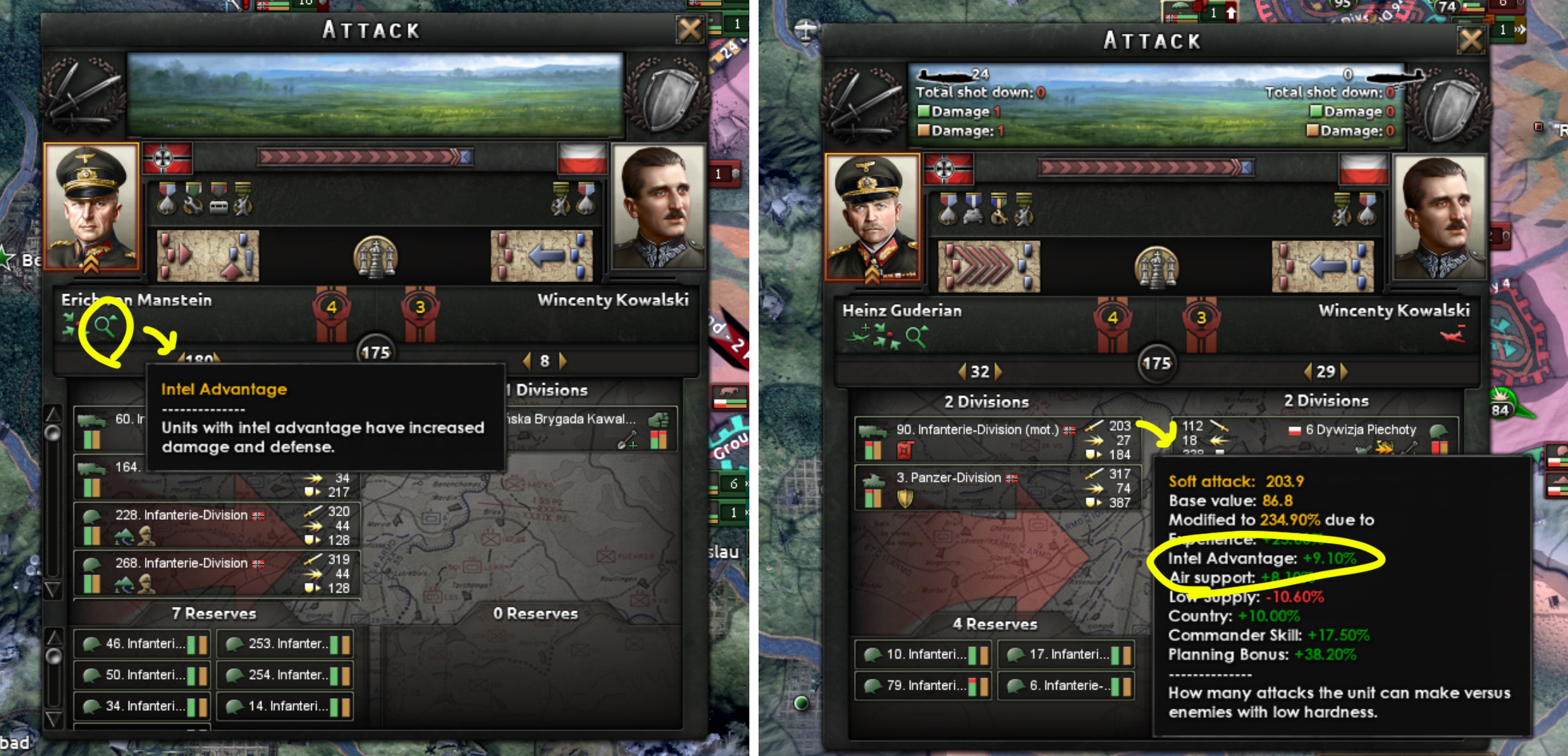Screen dimensions: 1568x756
Task: Click Erich von Manstein's commander portrait
Action: click(x=92, y=207)
